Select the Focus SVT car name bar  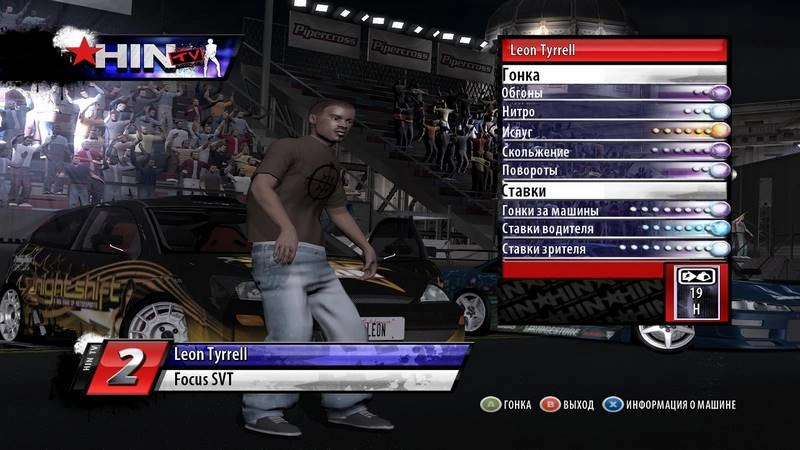300,380
